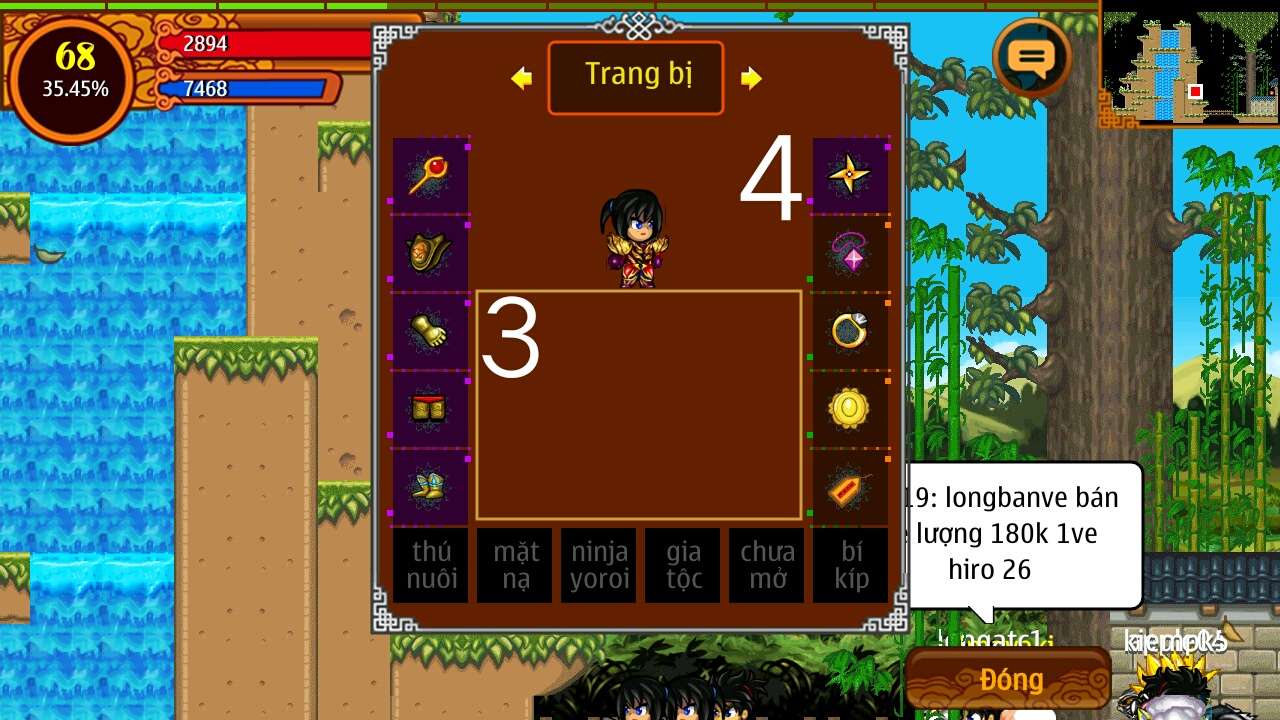Select the red-orb staff weapon slot
1280x720 pixels.
(430, 175)
